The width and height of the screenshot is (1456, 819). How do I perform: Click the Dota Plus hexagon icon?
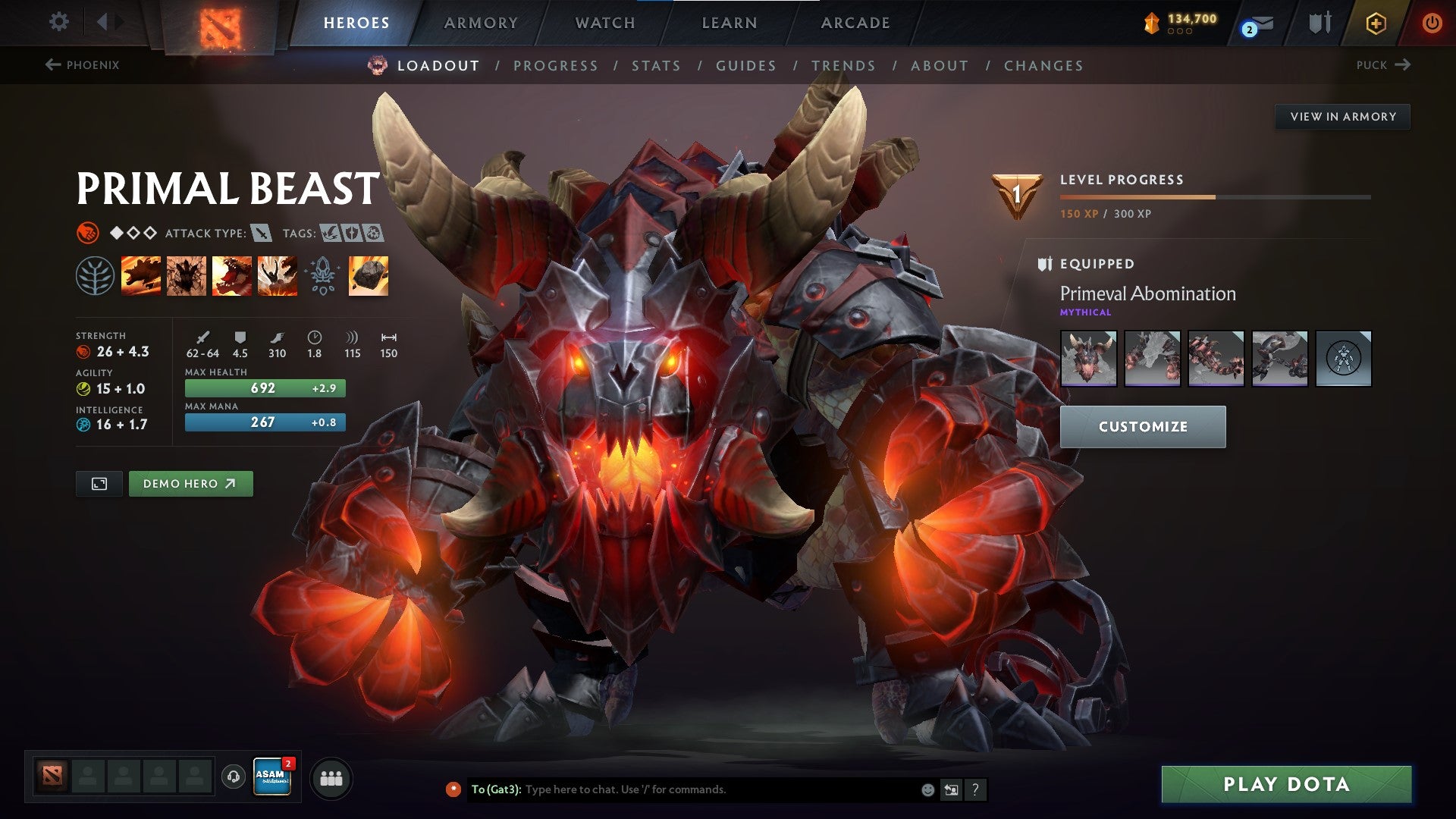coord(1376,21)
